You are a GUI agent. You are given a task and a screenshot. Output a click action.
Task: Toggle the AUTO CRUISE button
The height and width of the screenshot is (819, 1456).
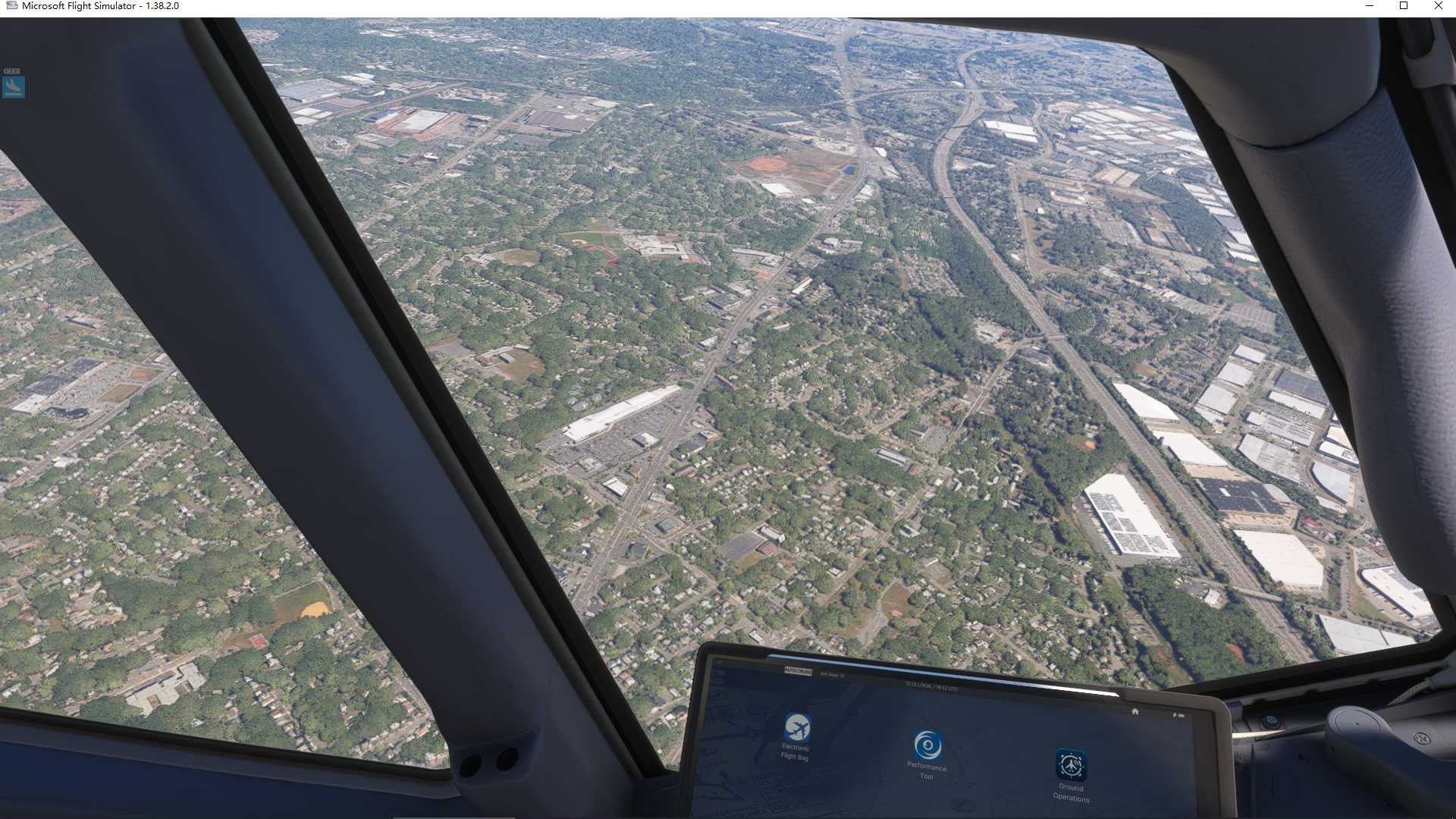tap(798, 672)
